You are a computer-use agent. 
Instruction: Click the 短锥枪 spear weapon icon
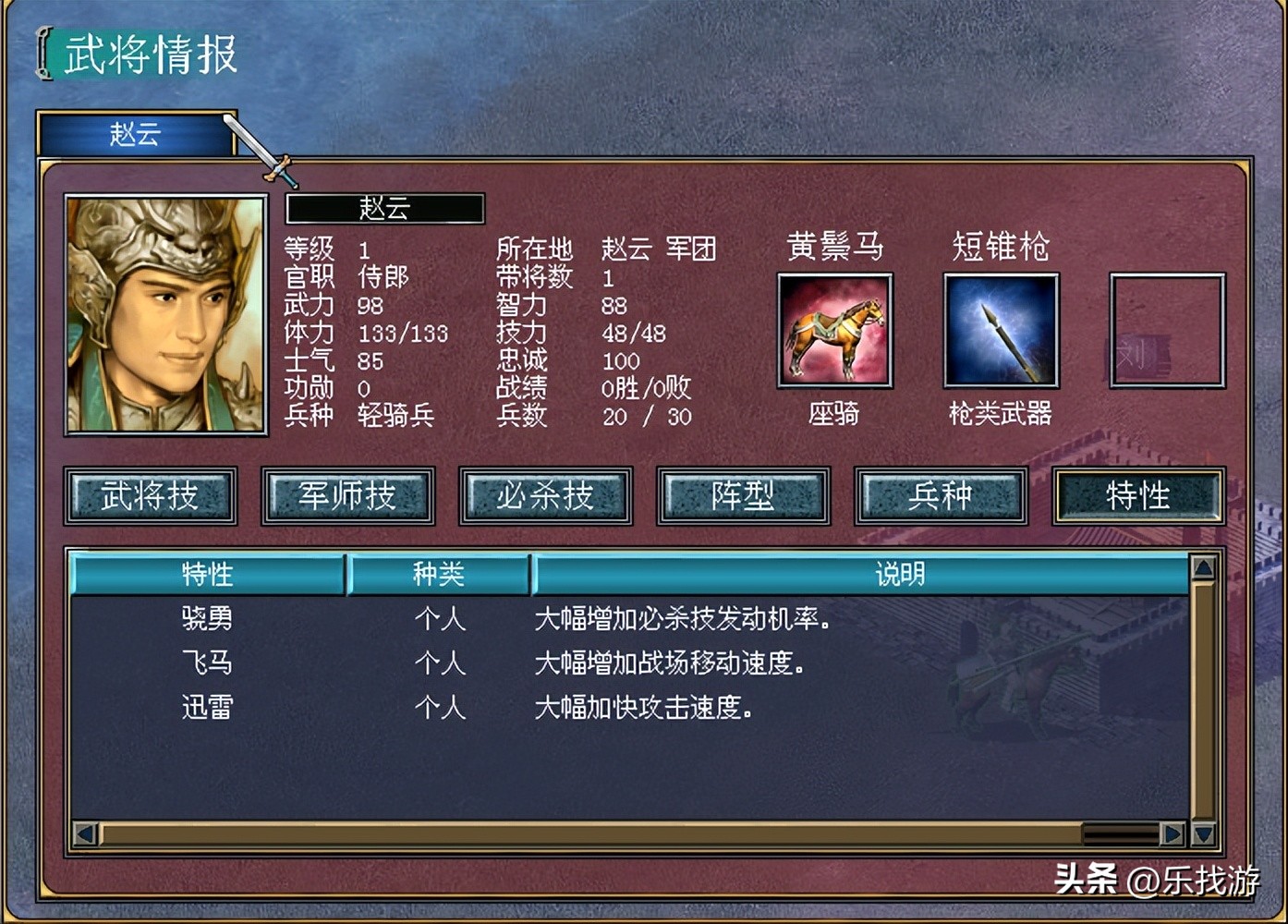pos(1000,330)
